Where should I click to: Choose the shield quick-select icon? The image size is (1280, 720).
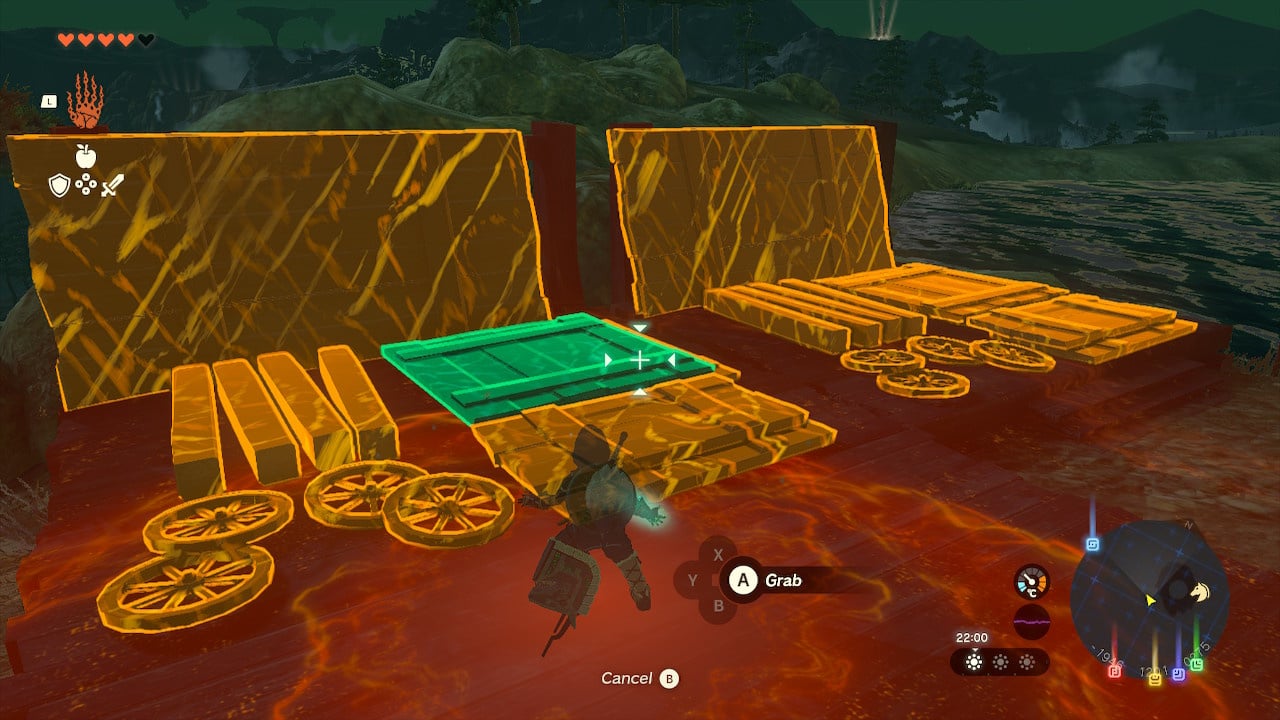coord(60,185)
